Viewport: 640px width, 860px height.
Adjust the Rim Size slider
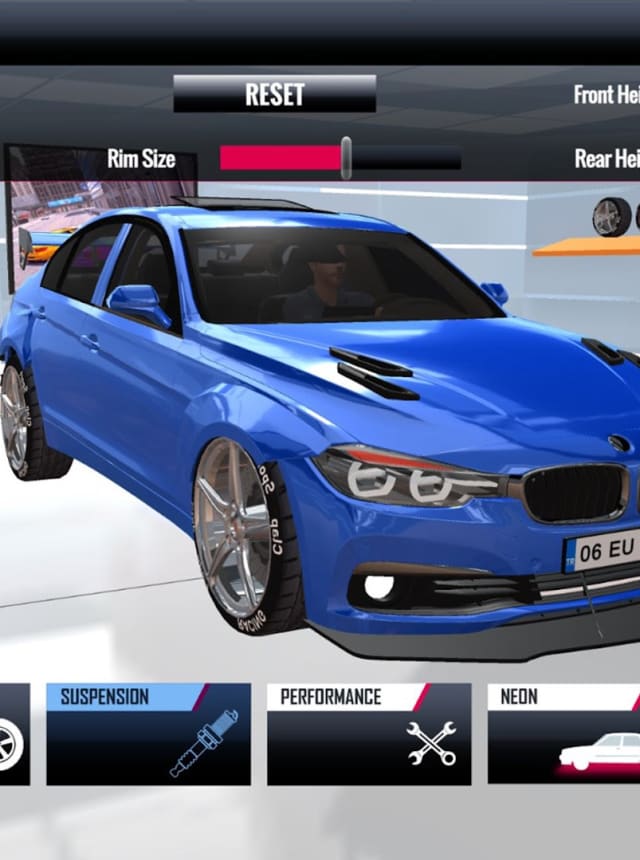point(345,158)
